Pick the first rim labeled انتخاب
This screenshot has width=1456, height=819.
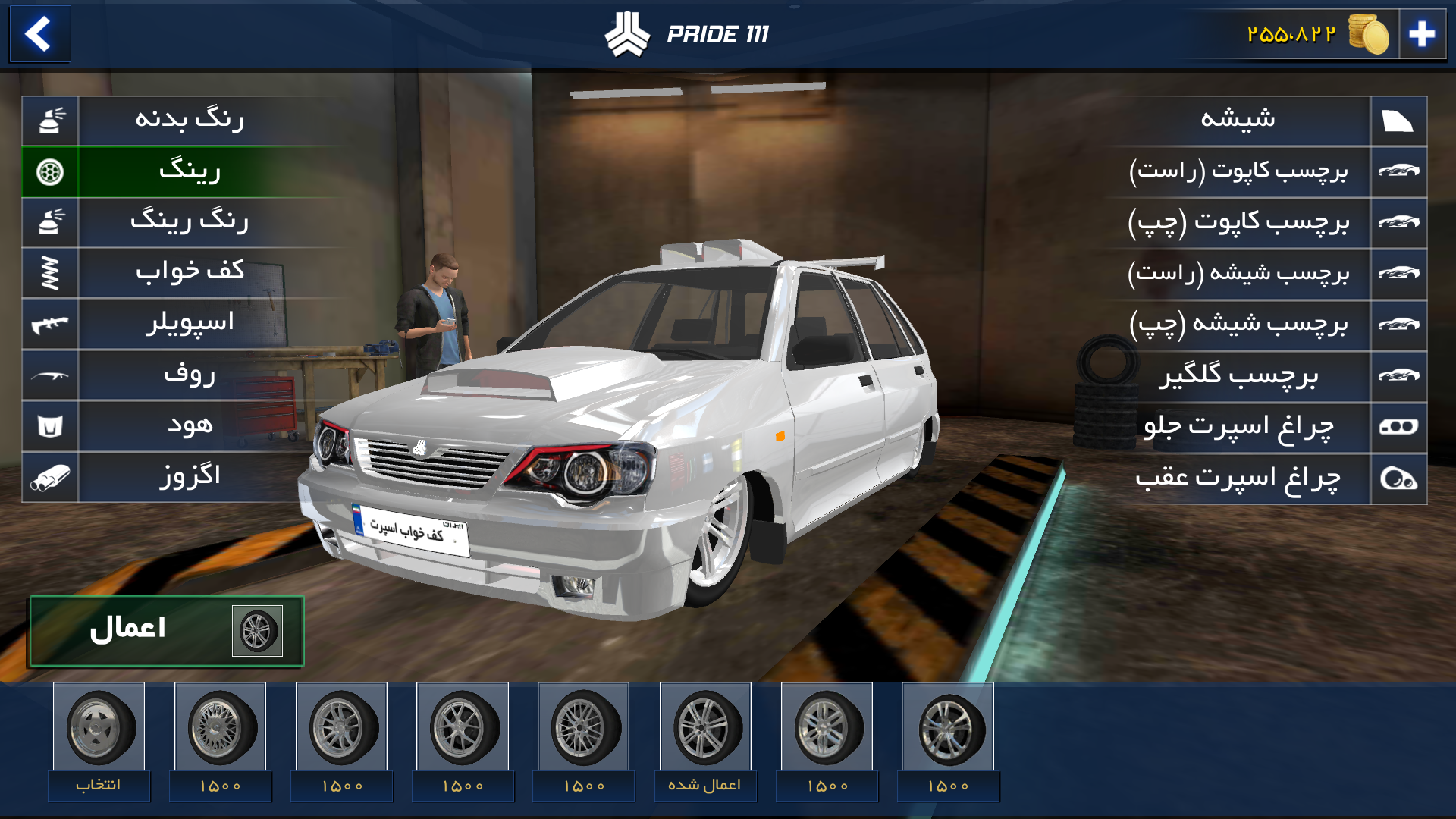click(99, 728)
